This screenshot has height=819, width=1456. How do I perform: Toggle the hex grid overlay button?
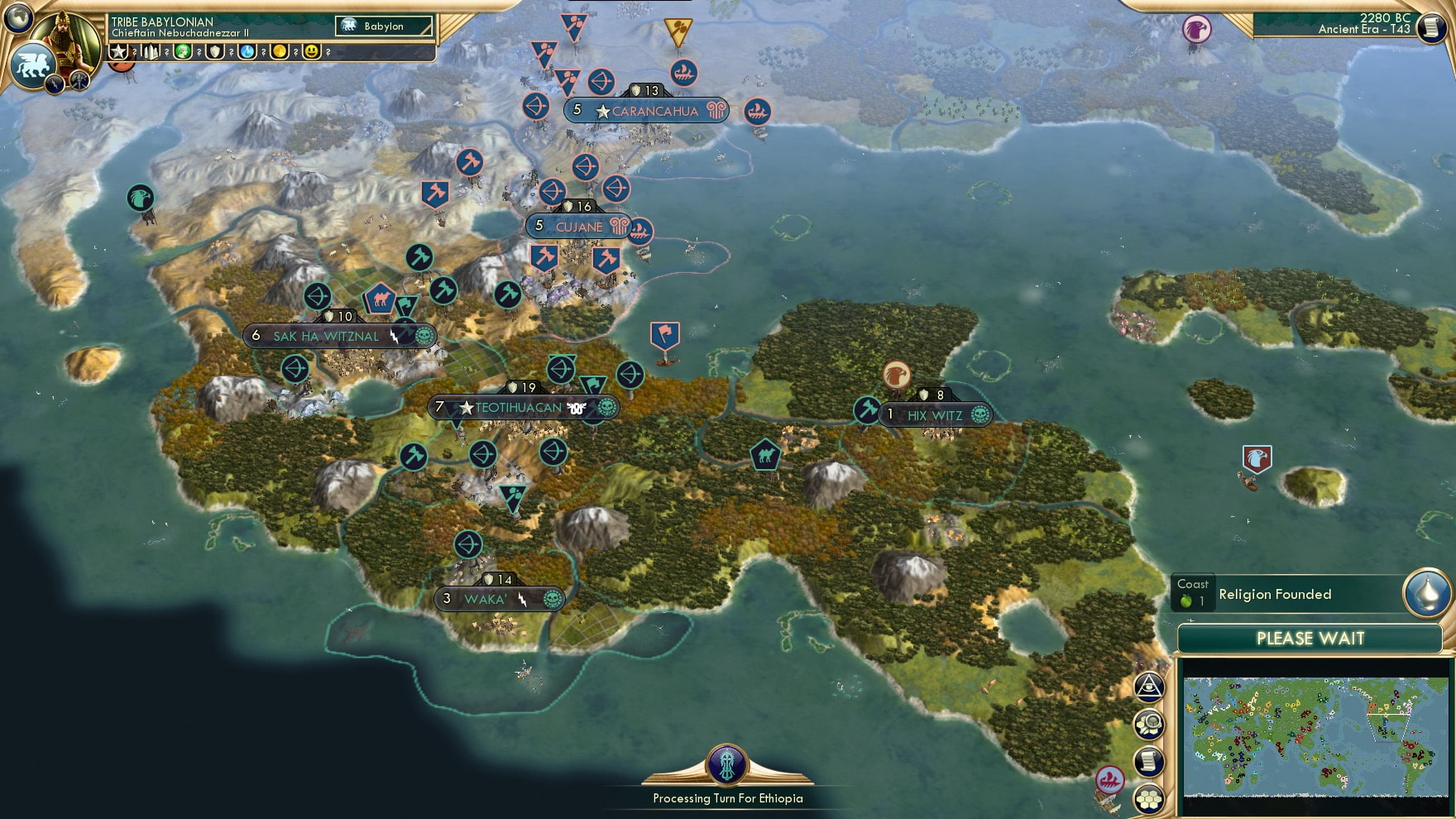pyautogui.click(x=1150, y=796)
